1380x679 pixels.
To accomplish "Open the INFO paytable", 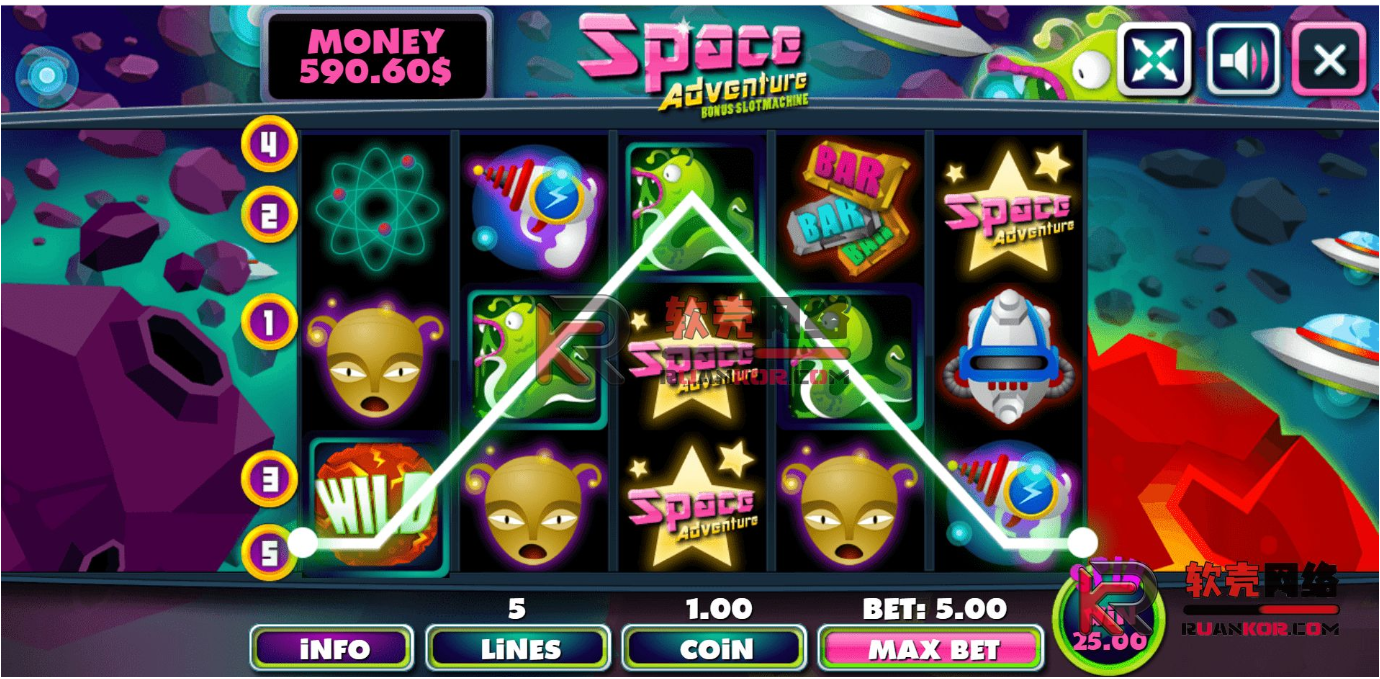I will [331, 649].
